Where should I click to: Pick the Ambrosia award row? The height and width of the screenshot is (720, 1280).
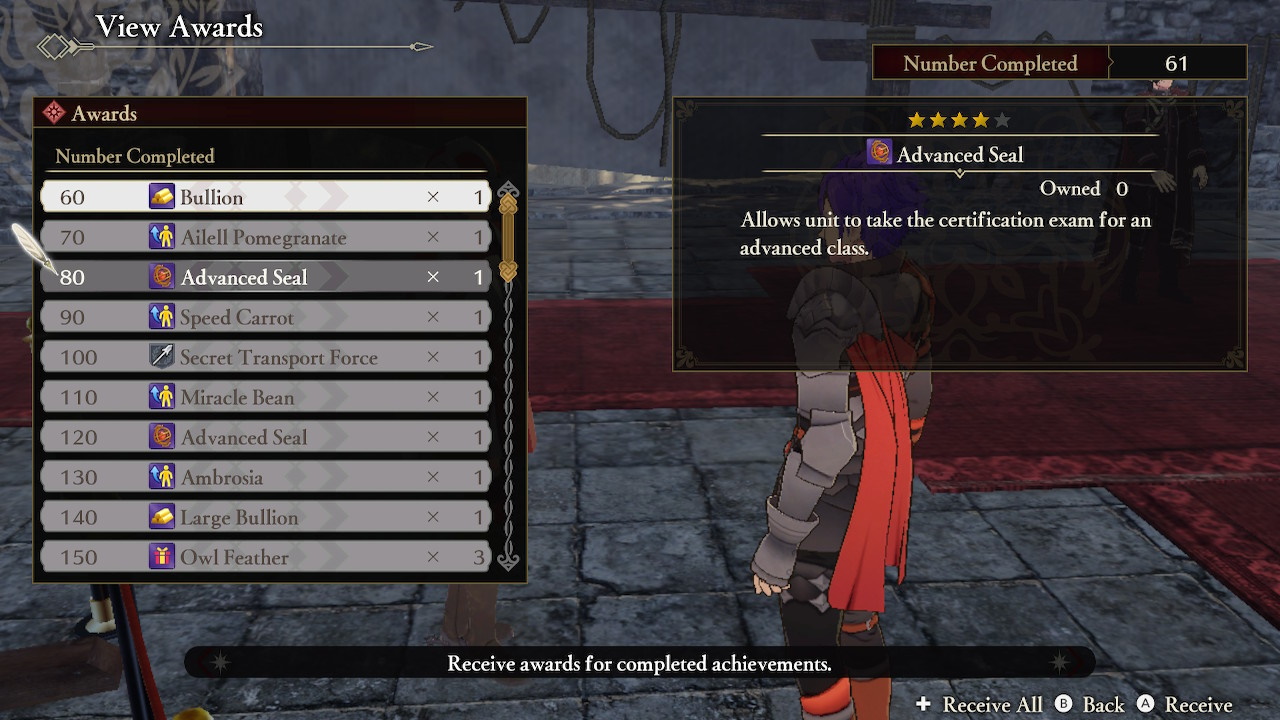[x=265, y=477]
